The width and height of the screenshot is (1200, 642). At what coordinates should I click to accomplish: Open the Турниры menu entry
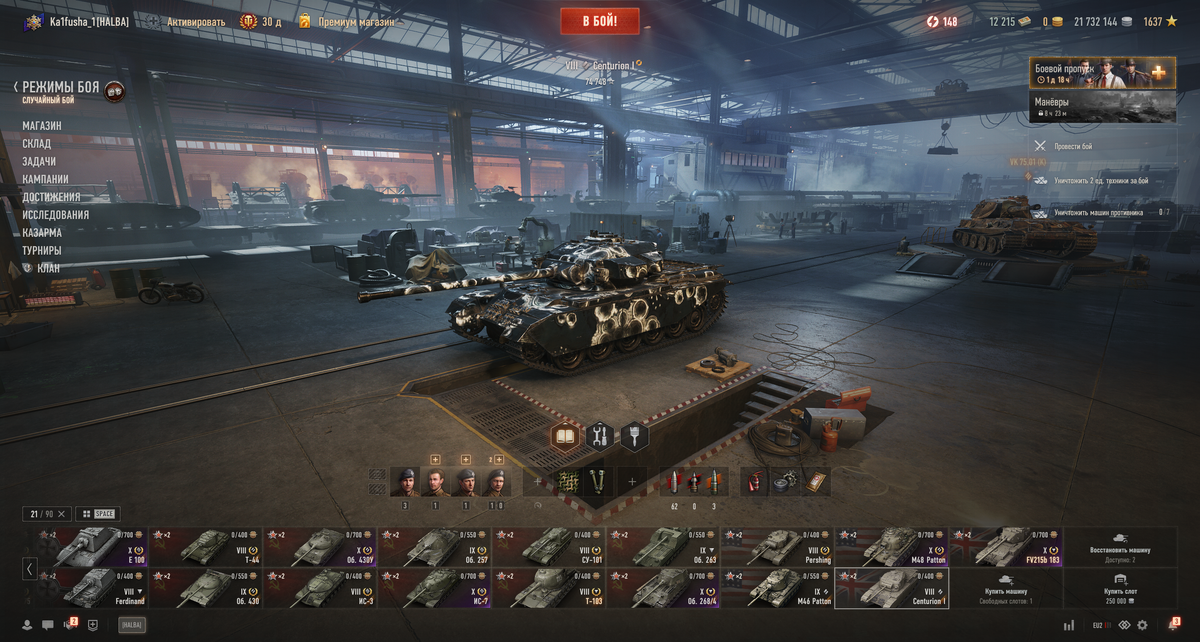(42, 250)
